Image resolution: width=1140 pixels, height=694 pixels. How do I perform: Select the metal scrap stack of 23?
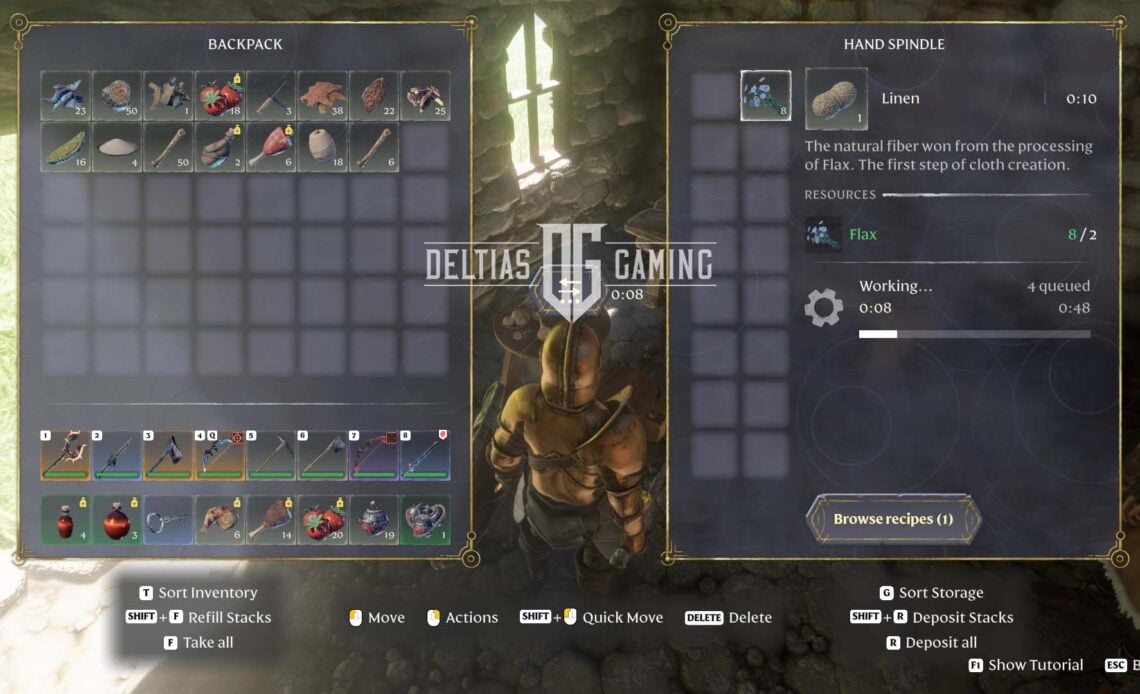(x=66, y=96)
